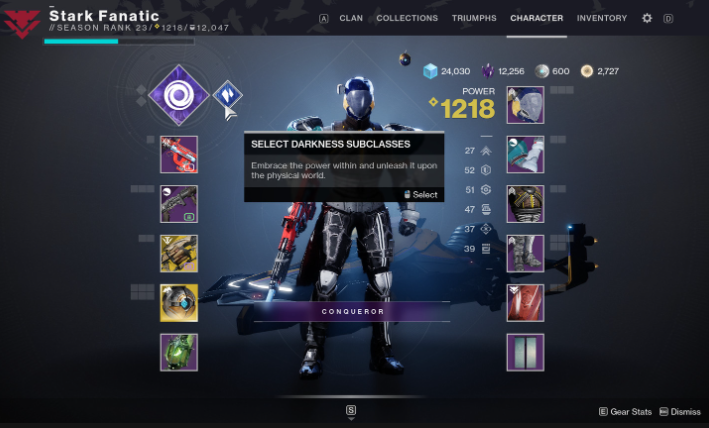709x428 pixels.
Task: Switch to the Collections tab
Action: coord(407,18)
